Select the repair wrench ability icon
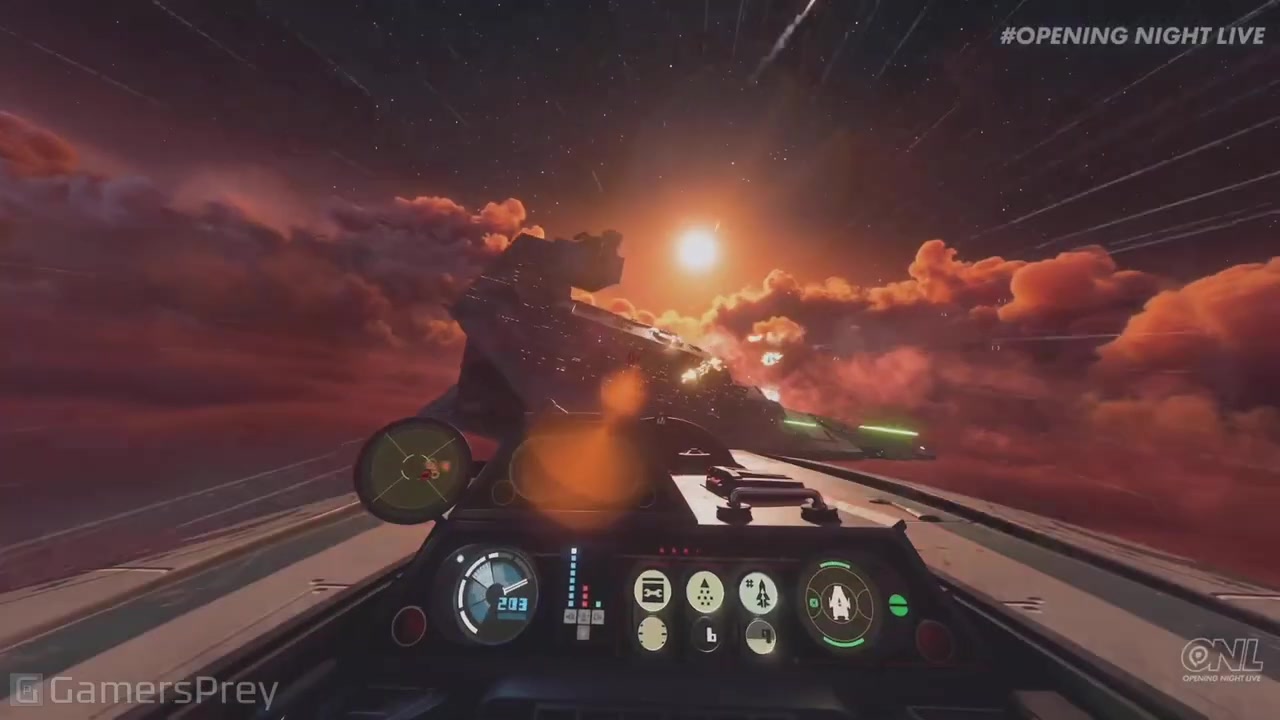1280x720 pixels. 652,590
